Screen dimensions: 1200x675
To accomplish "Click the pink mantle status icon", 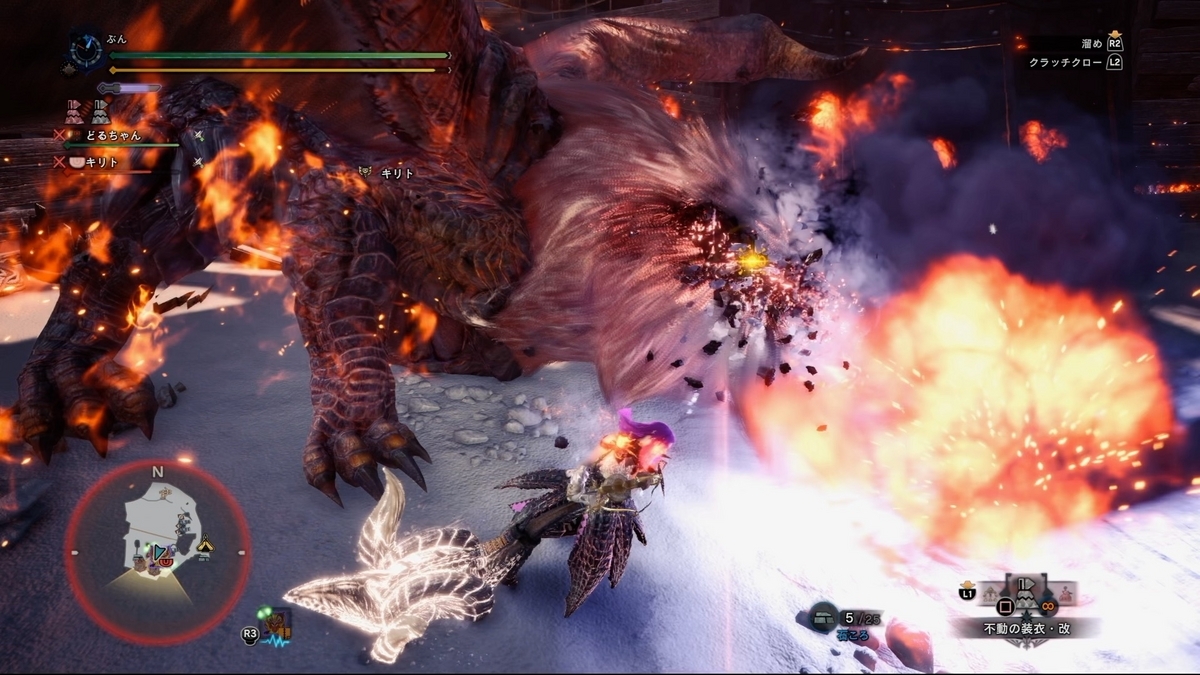I will click(x=73, y=111).
